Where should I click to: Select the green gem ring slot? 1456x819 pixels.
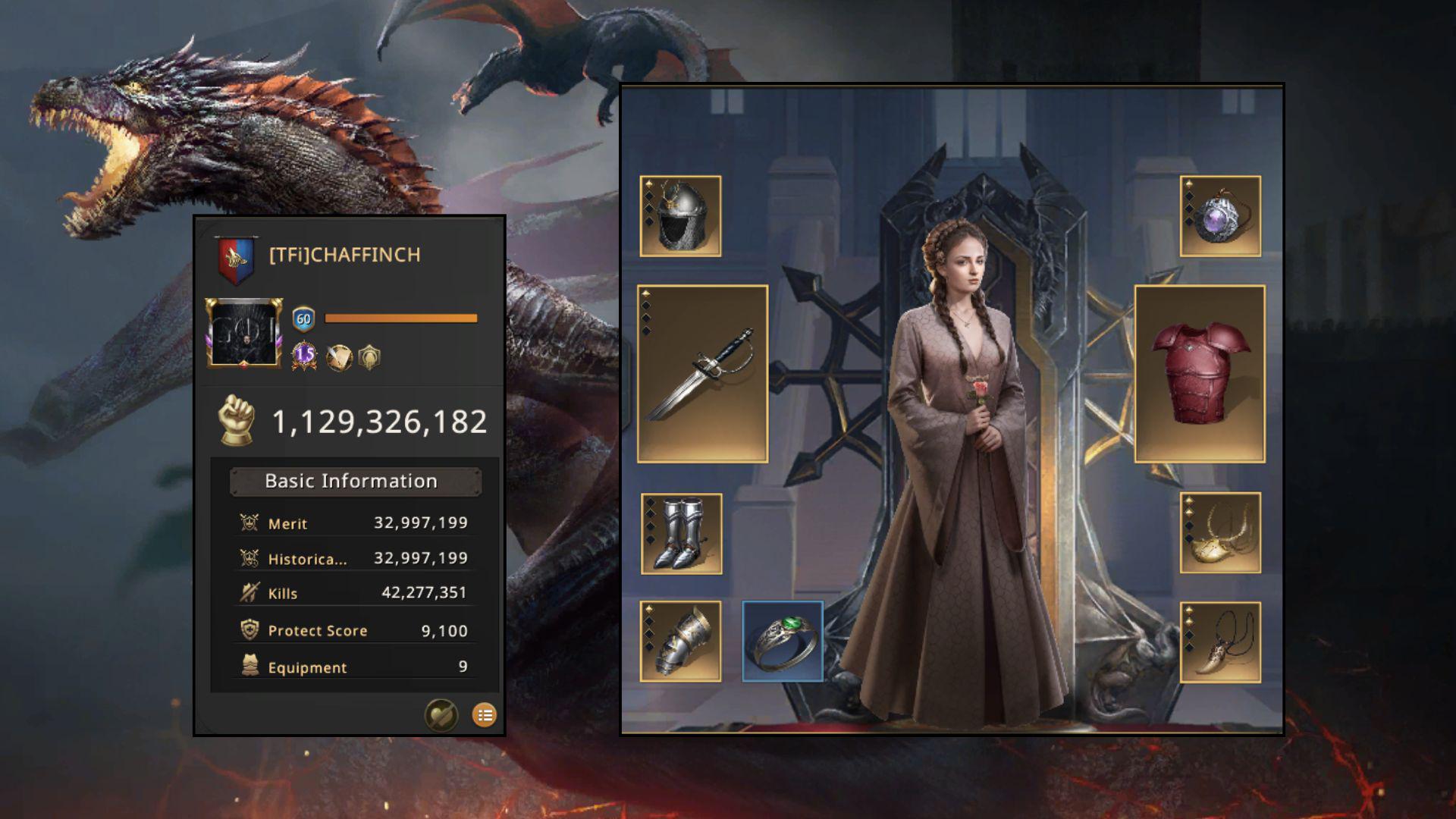[783, 642]
